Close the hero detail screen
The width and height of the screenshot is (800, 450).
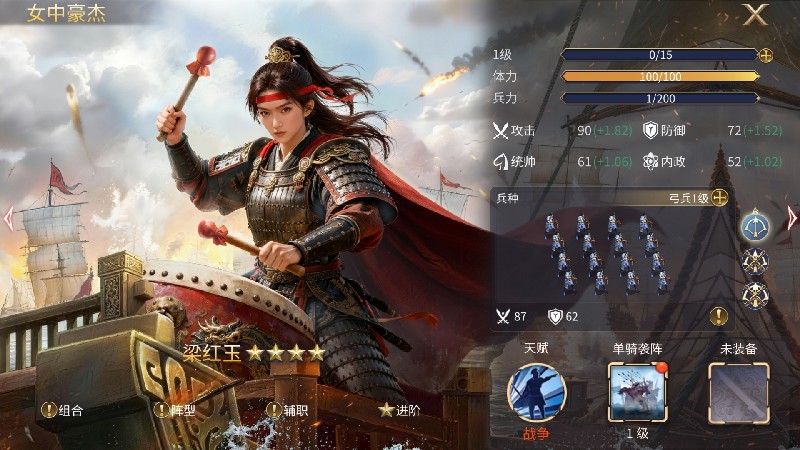point(755,15)
